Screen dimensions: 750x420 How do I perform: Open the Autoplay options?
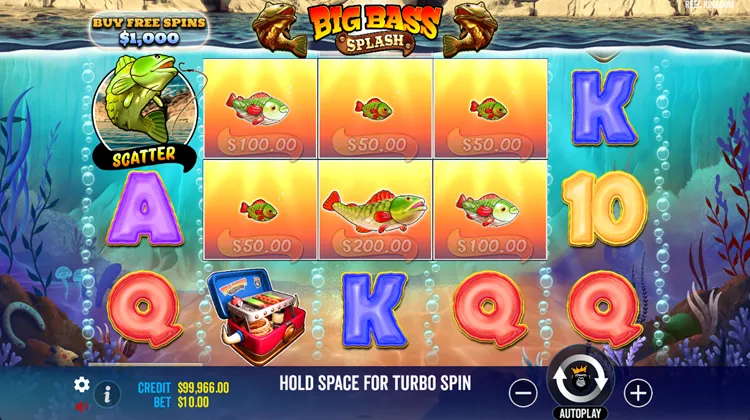(580, 411)
